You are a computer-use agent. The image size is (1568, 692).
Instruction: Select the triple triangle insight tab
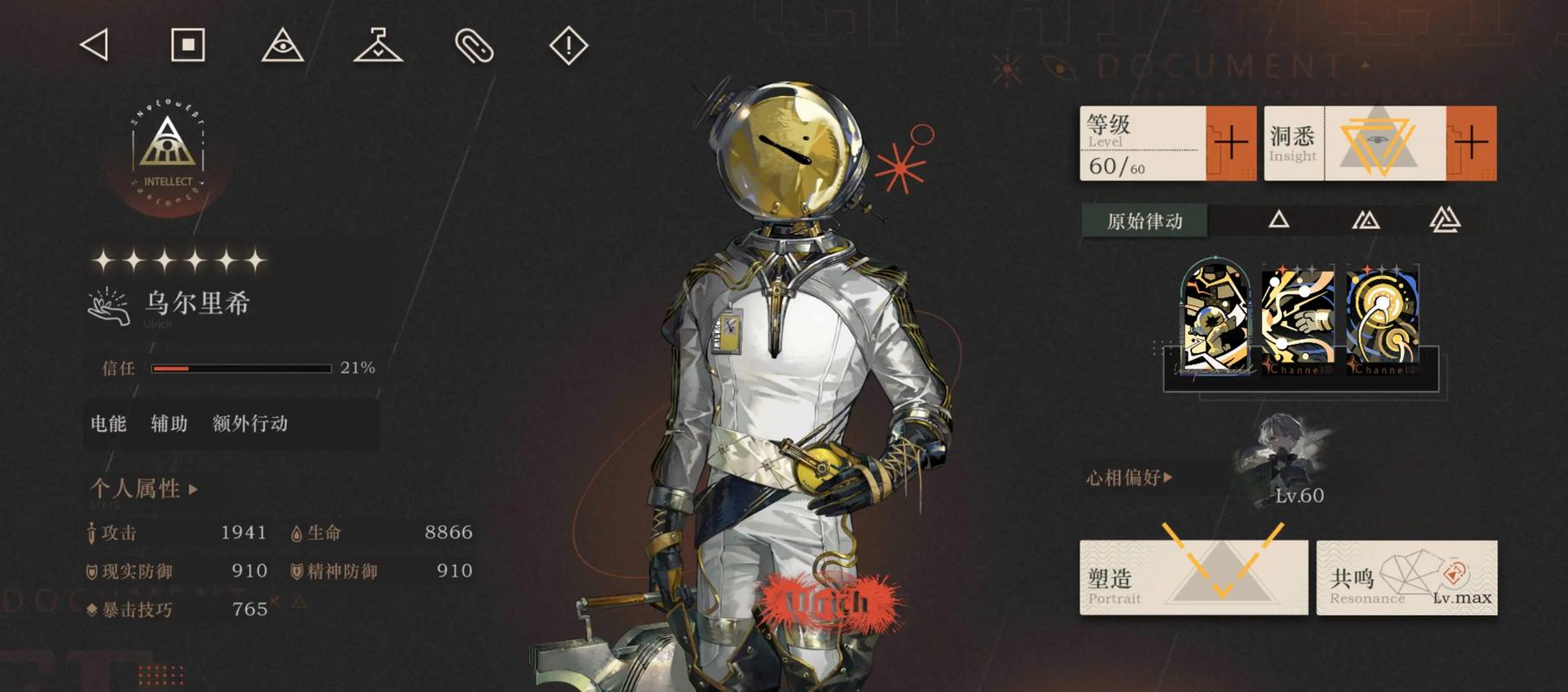point(1444,221)
